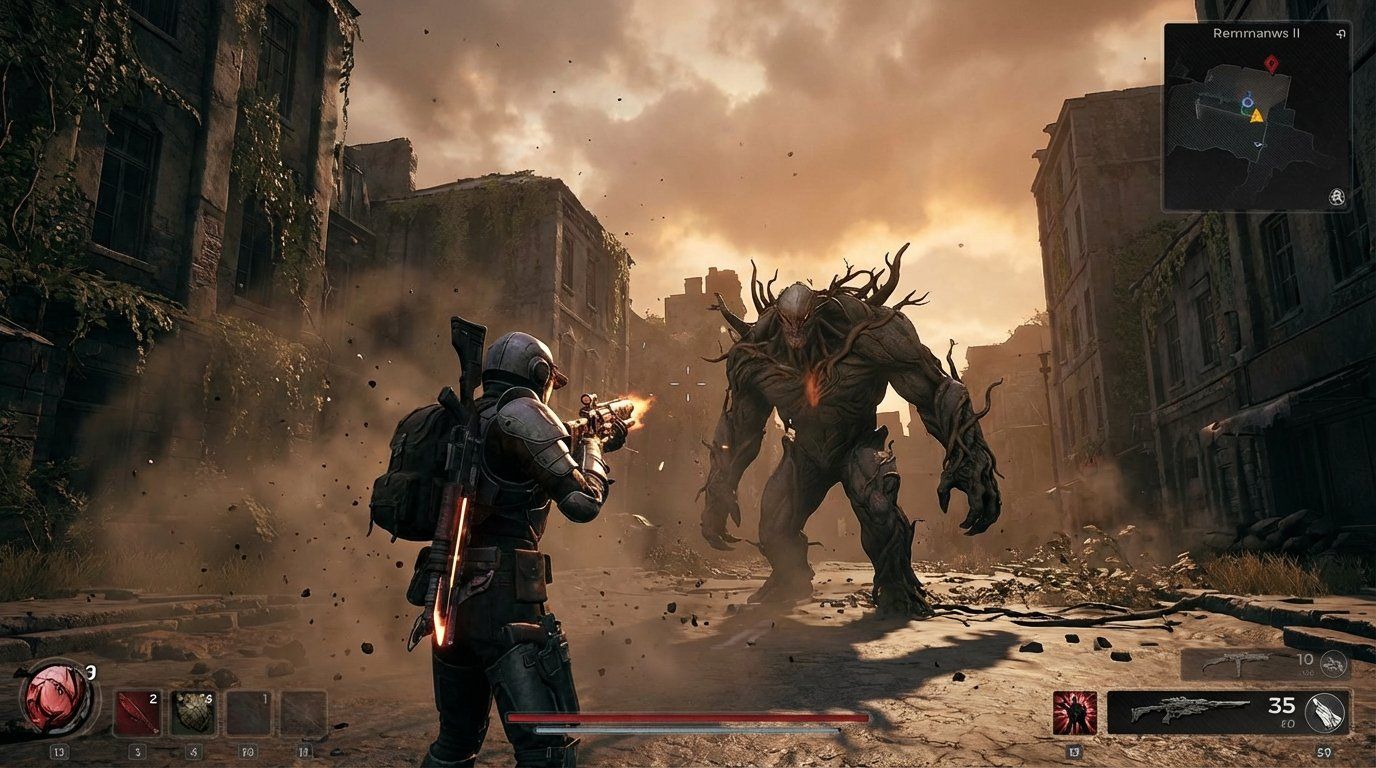Click the circular ammo type icon beside 35
Viewport: 1376px width, 768px height.
click(1324, 713)
